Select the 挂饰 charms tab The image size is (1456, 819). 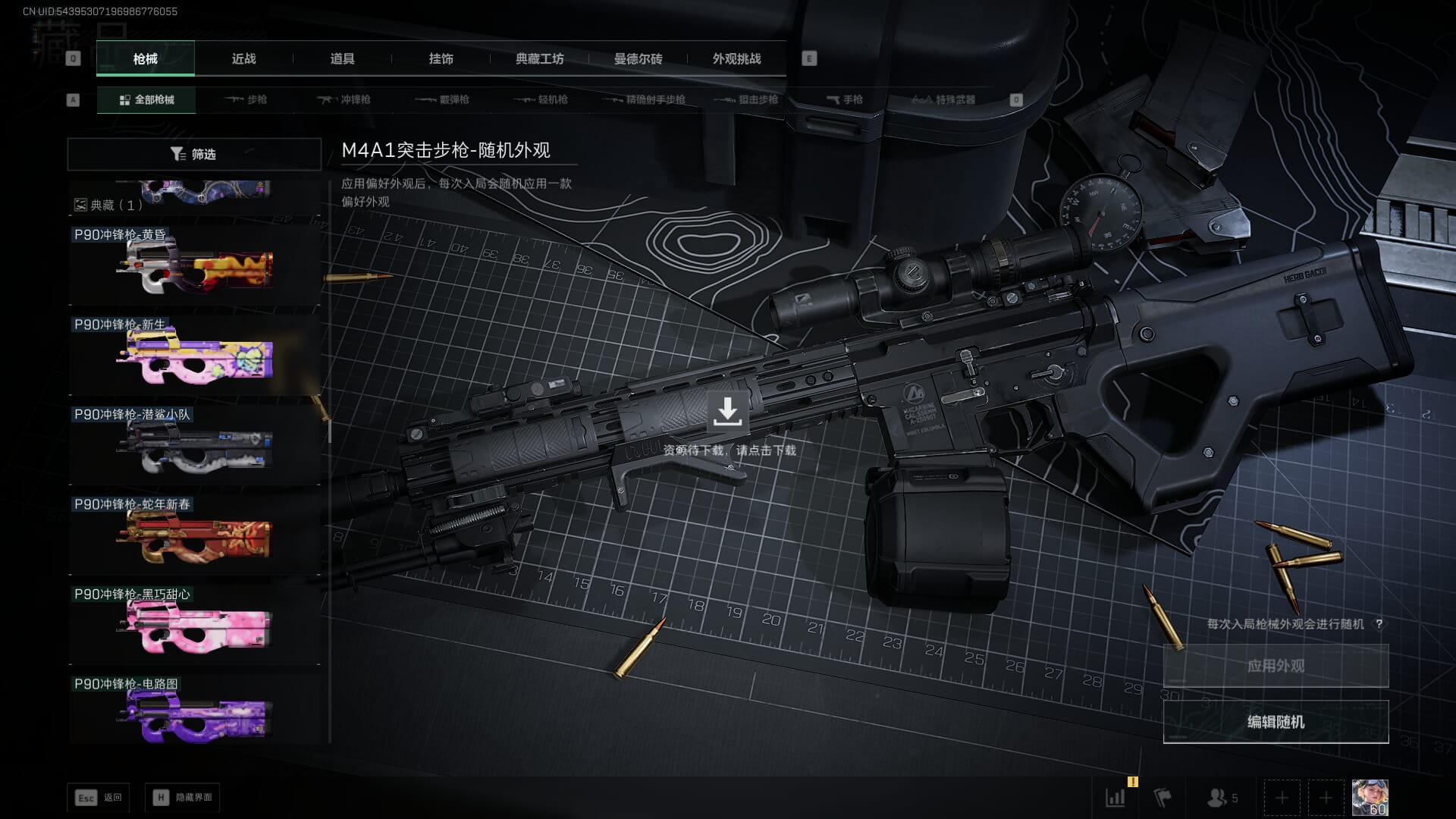coord(441,59)
